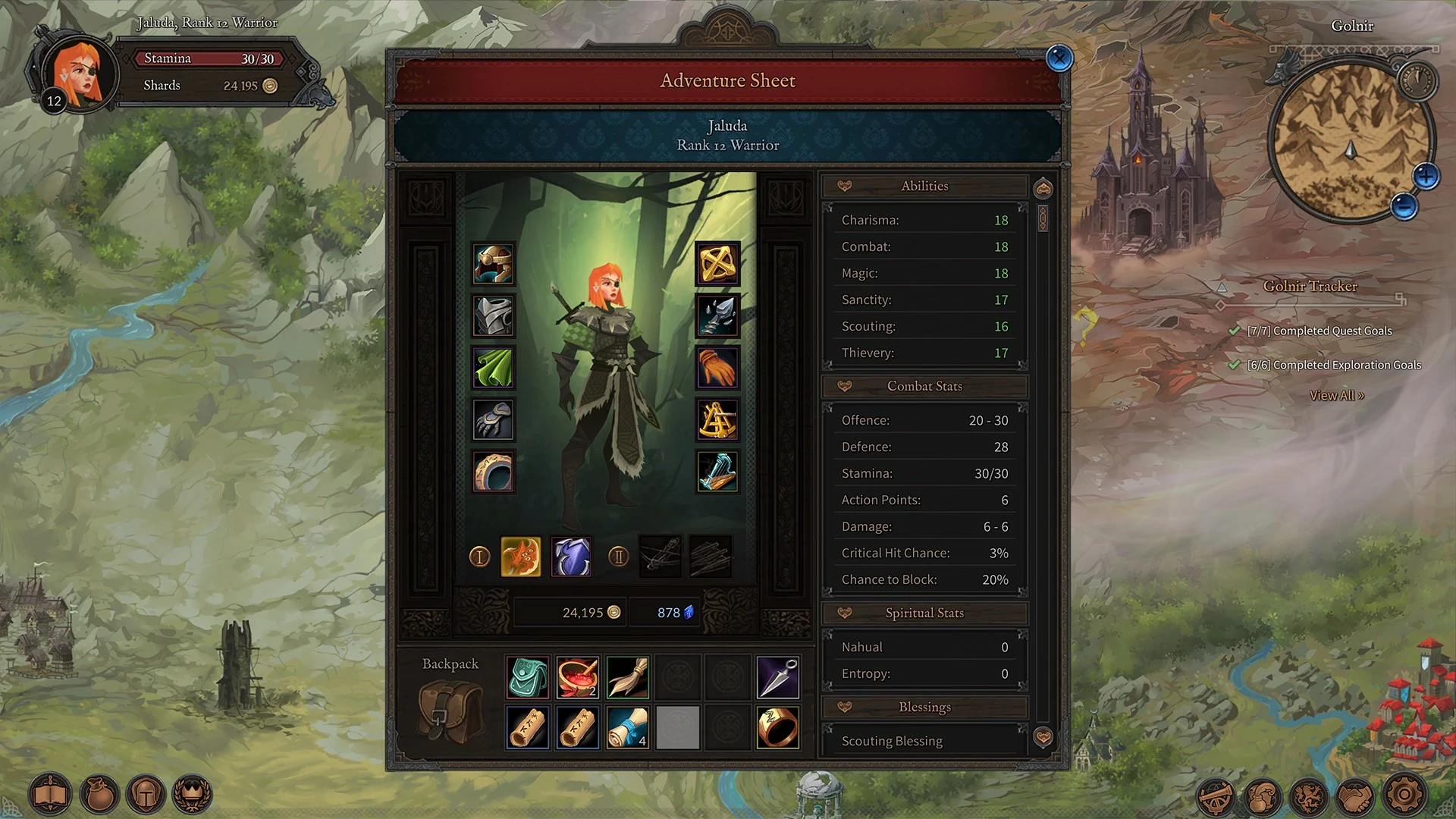Viewport: 1456px width, 819px height.
Task: Open the settings gear icon
Action: point(1404,795)
